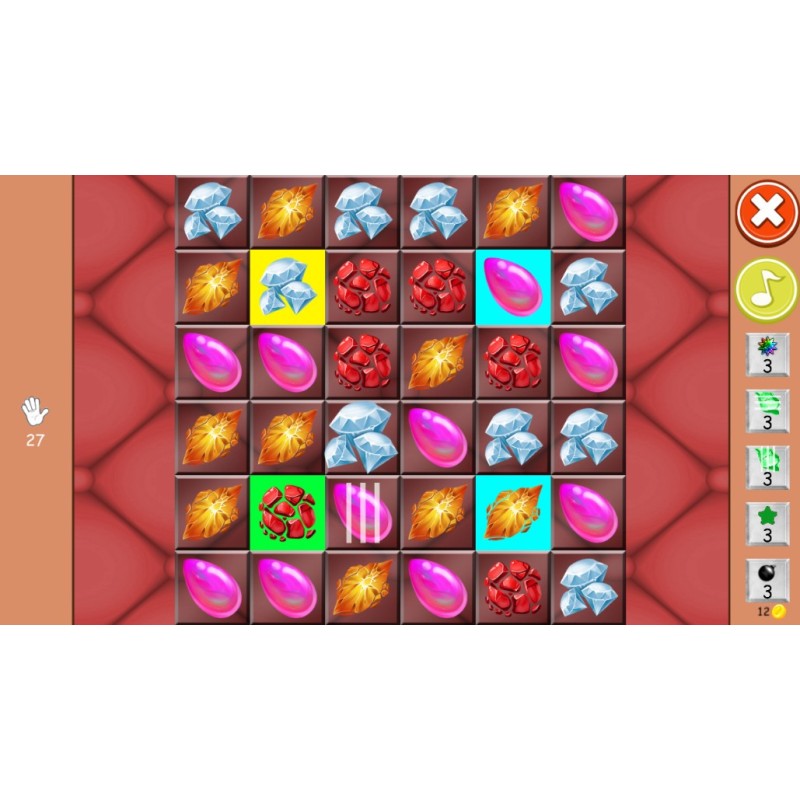Select the pink gem on cyan background
Screen dimensions: 800x800
point(512,287)
